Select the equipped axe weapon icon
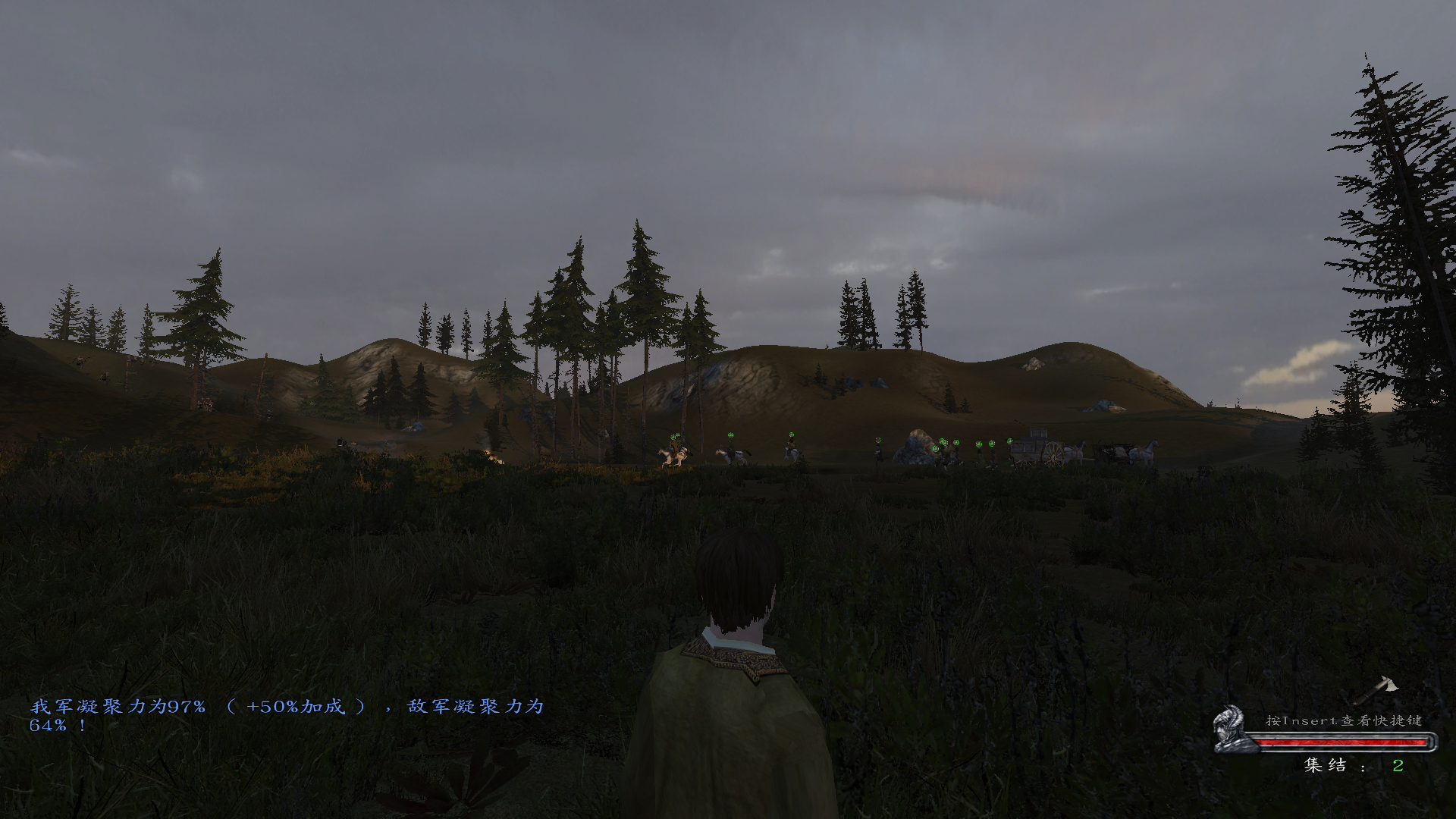Image resolution: width=1456 pixels, height=819 pixels. point(1377,689)
